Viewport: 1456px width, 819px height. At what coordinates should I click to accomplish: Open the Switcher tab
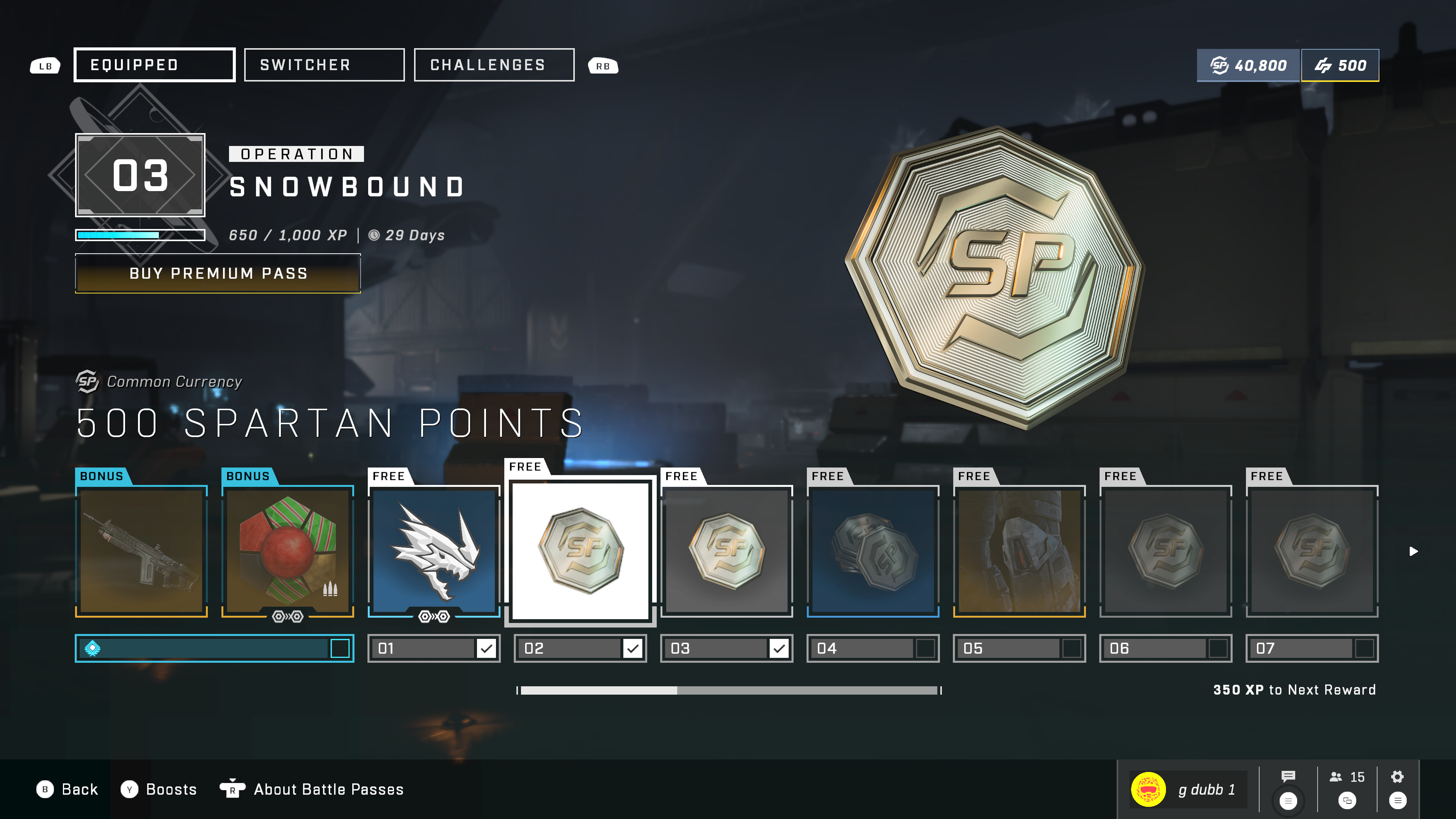point(324,65)
